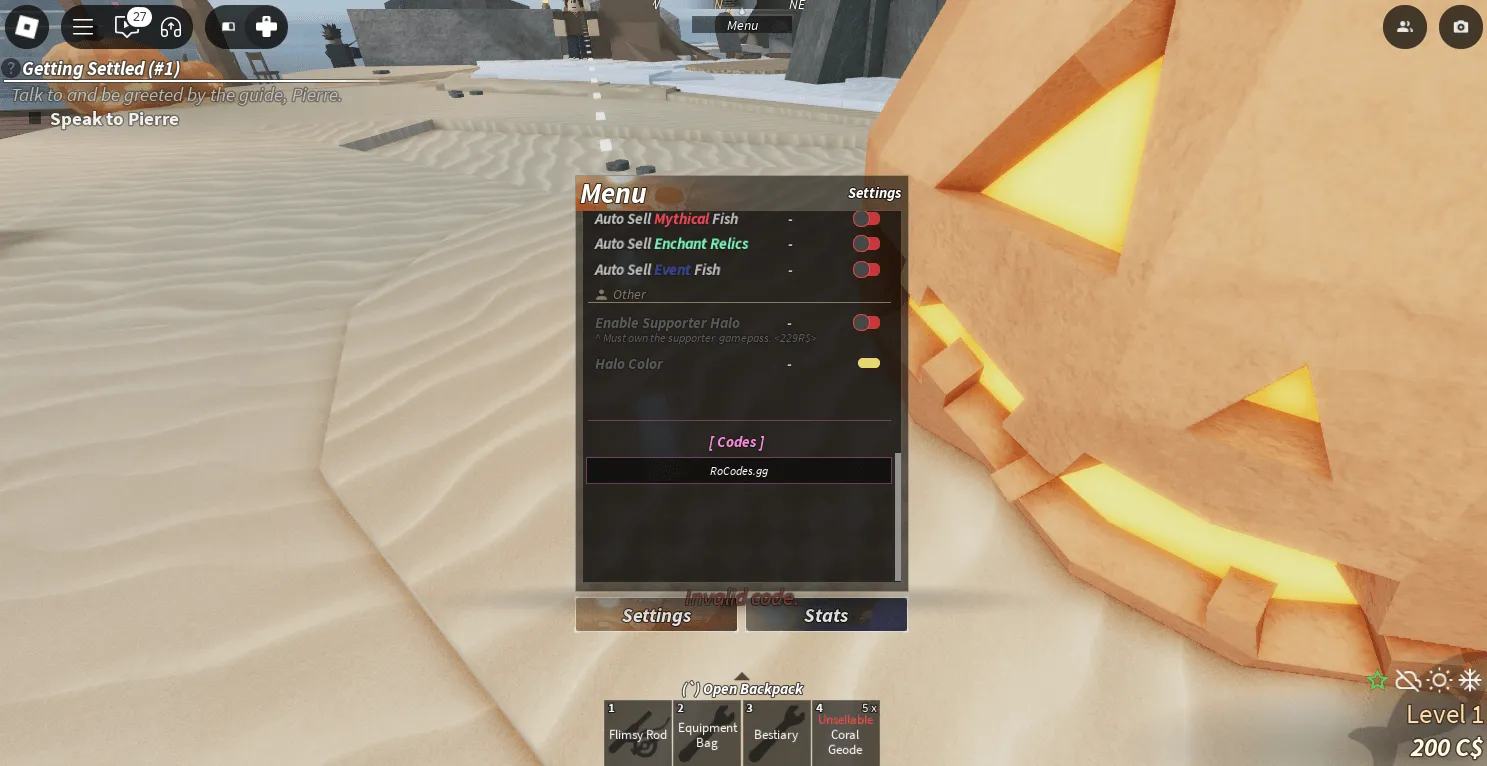This screenshot has height=766, width=1487.
Task: Click the Menu label at top center
Action: click(742, 26)
